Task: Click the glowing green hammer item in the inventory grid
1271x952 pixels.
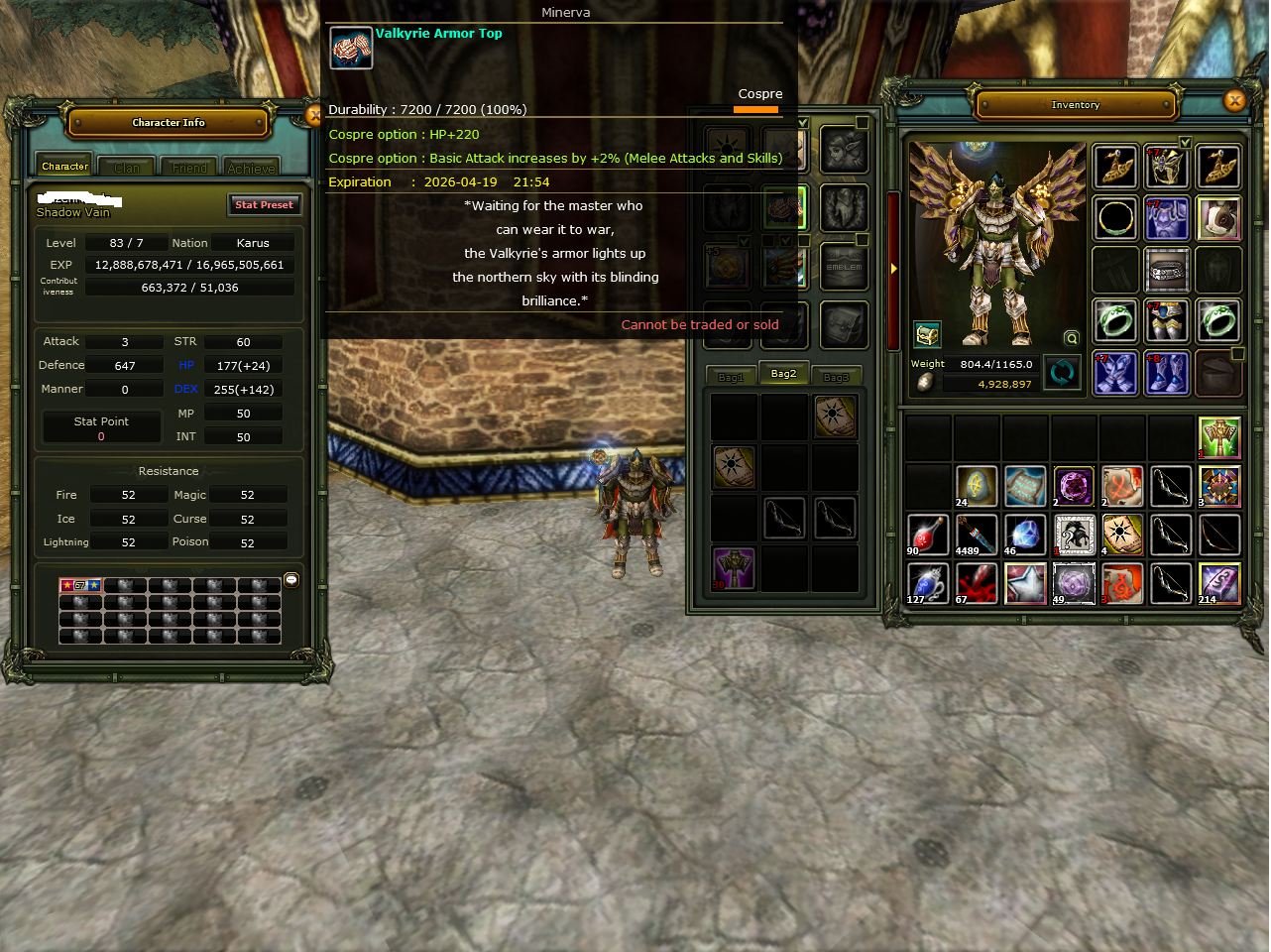Action: (1218, 436)
